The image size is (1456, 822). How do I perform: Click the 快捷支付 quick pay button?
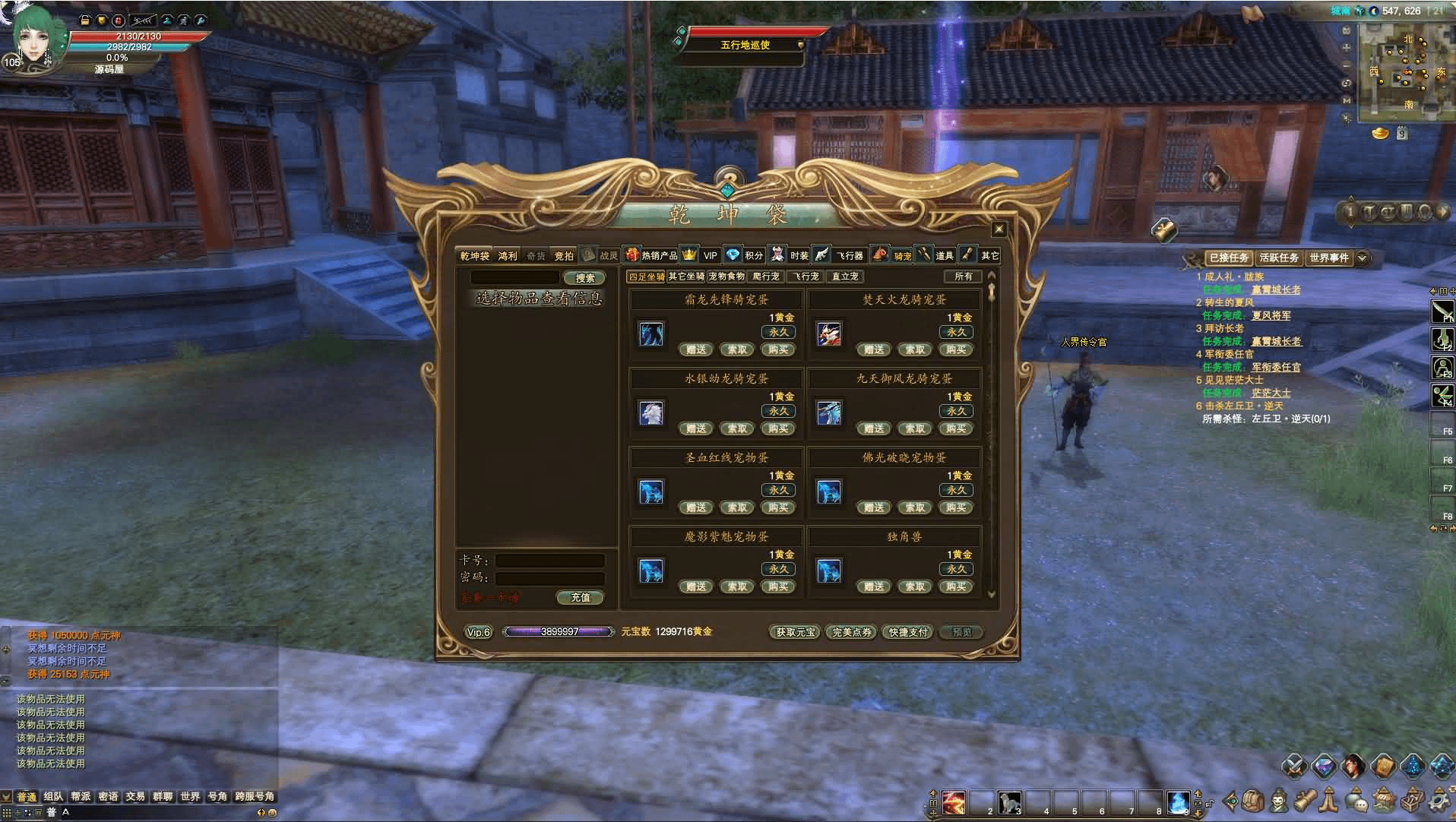click(x=908, y=632)
